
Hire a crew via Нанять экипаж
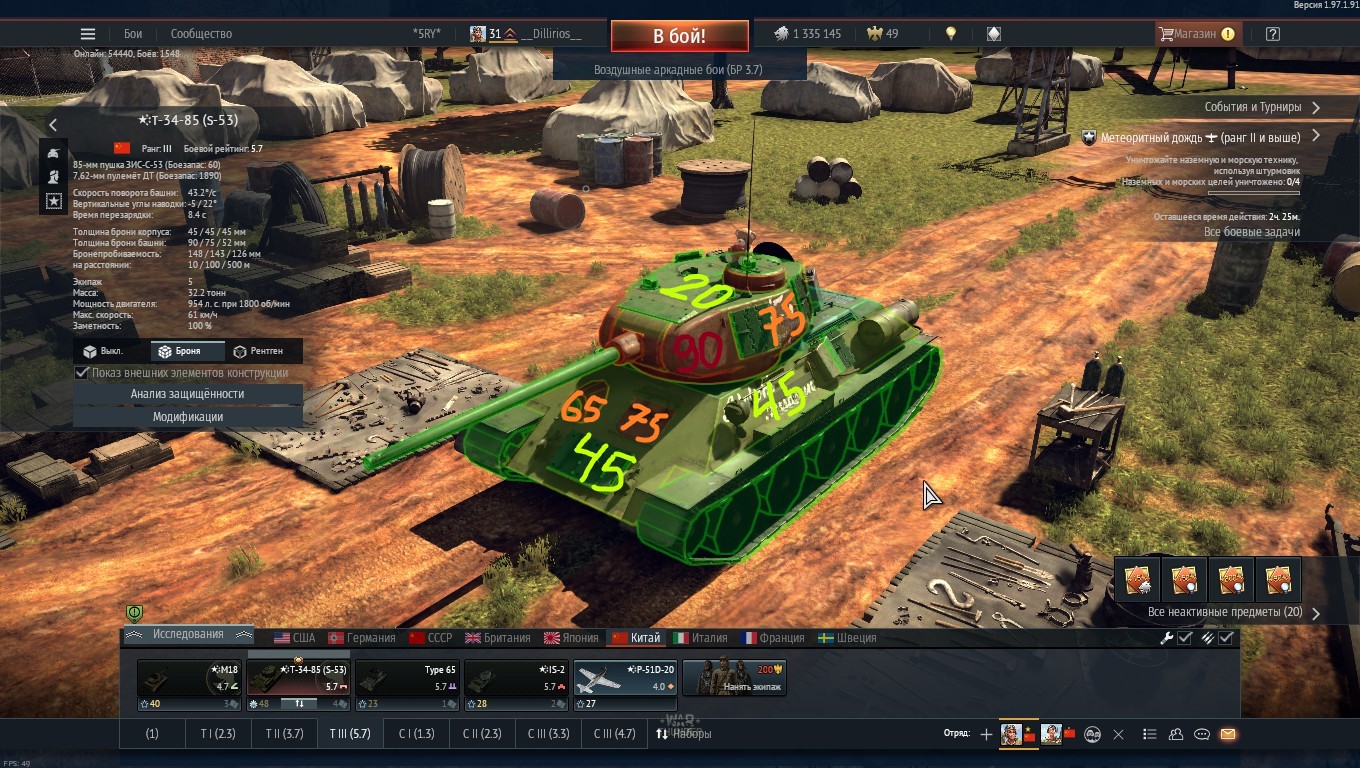[734, 678]
